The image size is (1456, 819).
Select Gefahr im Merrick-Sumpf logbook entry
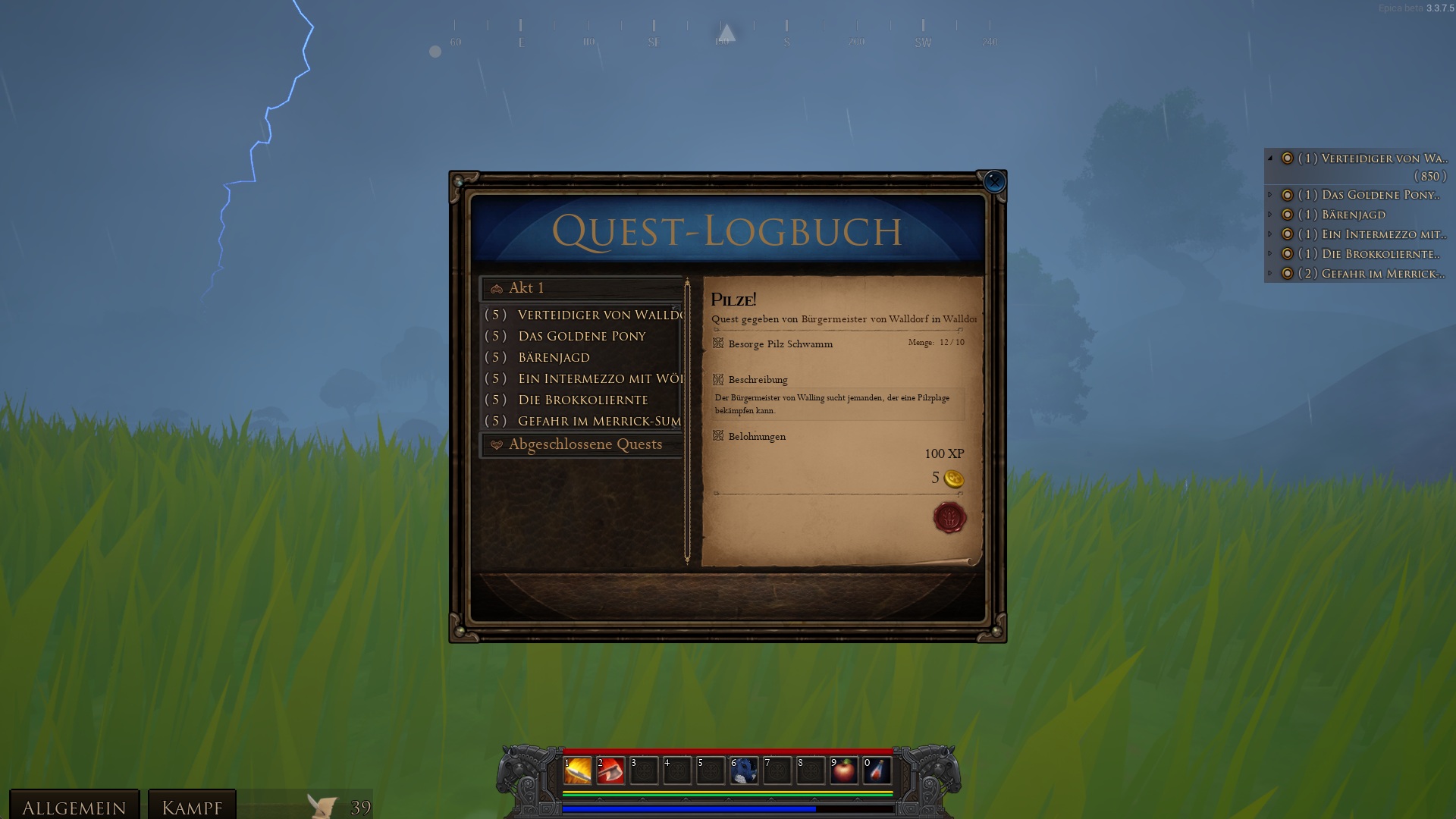[x=599, y=421]
